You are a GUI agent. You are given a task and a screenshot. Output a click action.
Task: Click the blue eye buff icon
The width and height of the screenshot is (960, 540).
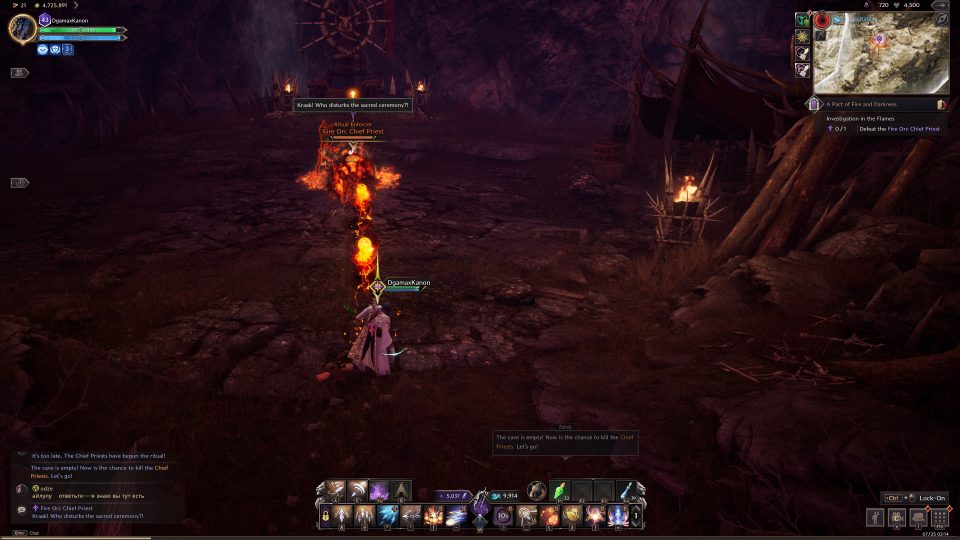pyautogui.click(x=43, y=48)
